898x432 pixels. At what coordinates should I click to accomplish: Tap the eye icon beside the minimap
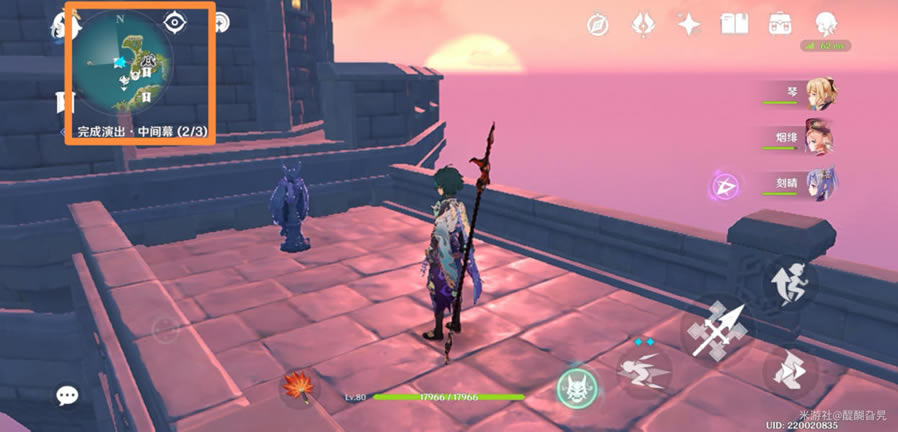pos(176,22)
